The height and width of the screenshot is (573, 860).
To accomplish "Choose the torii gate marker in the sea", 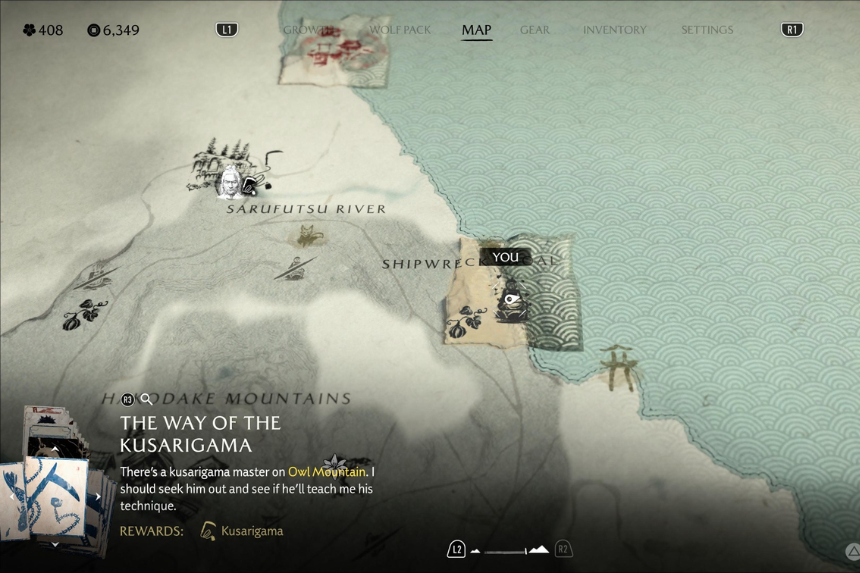I will (x=619, y=364).
